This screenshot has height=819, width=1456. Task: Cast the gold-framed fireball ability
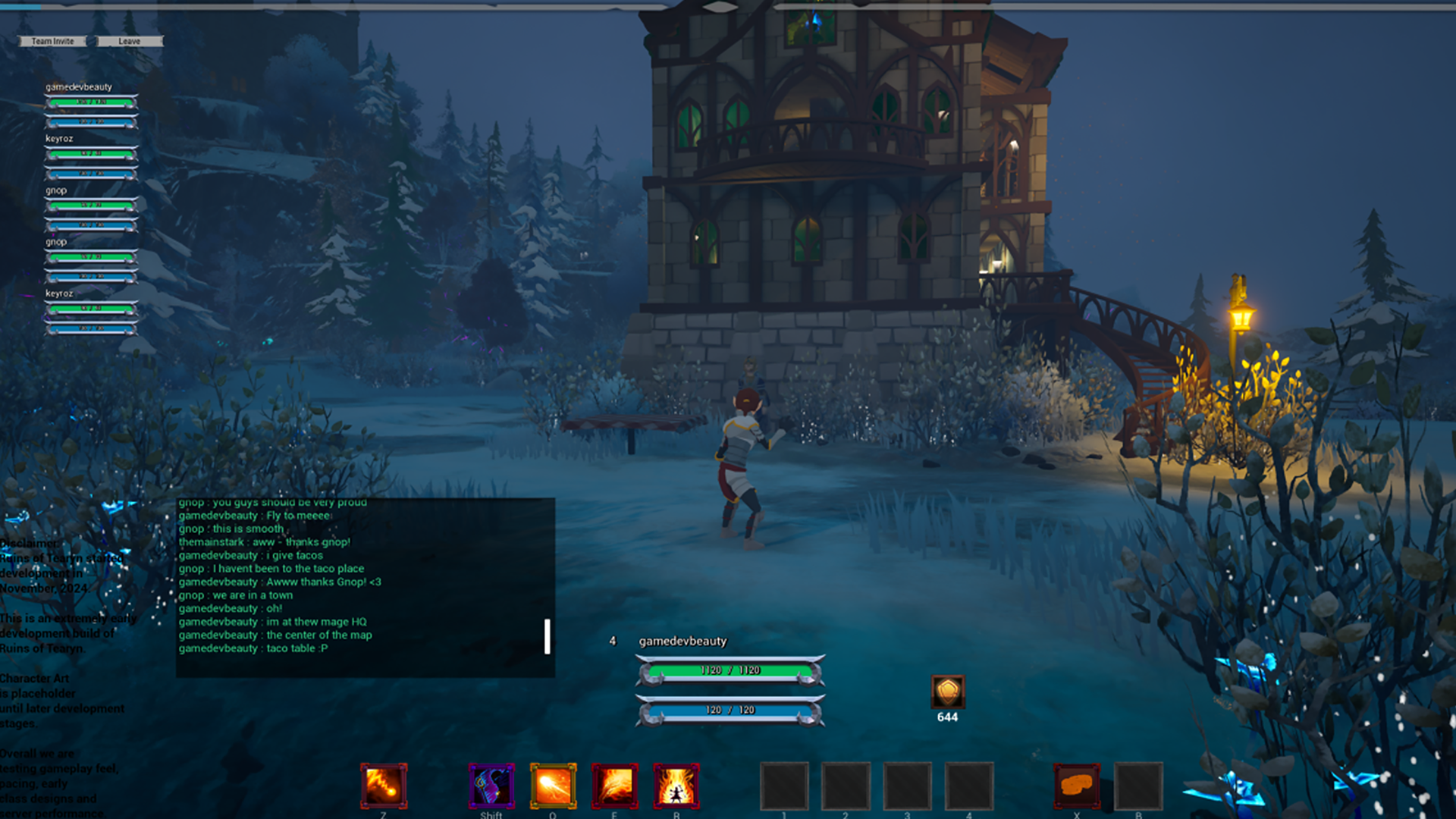click(553, 786)
